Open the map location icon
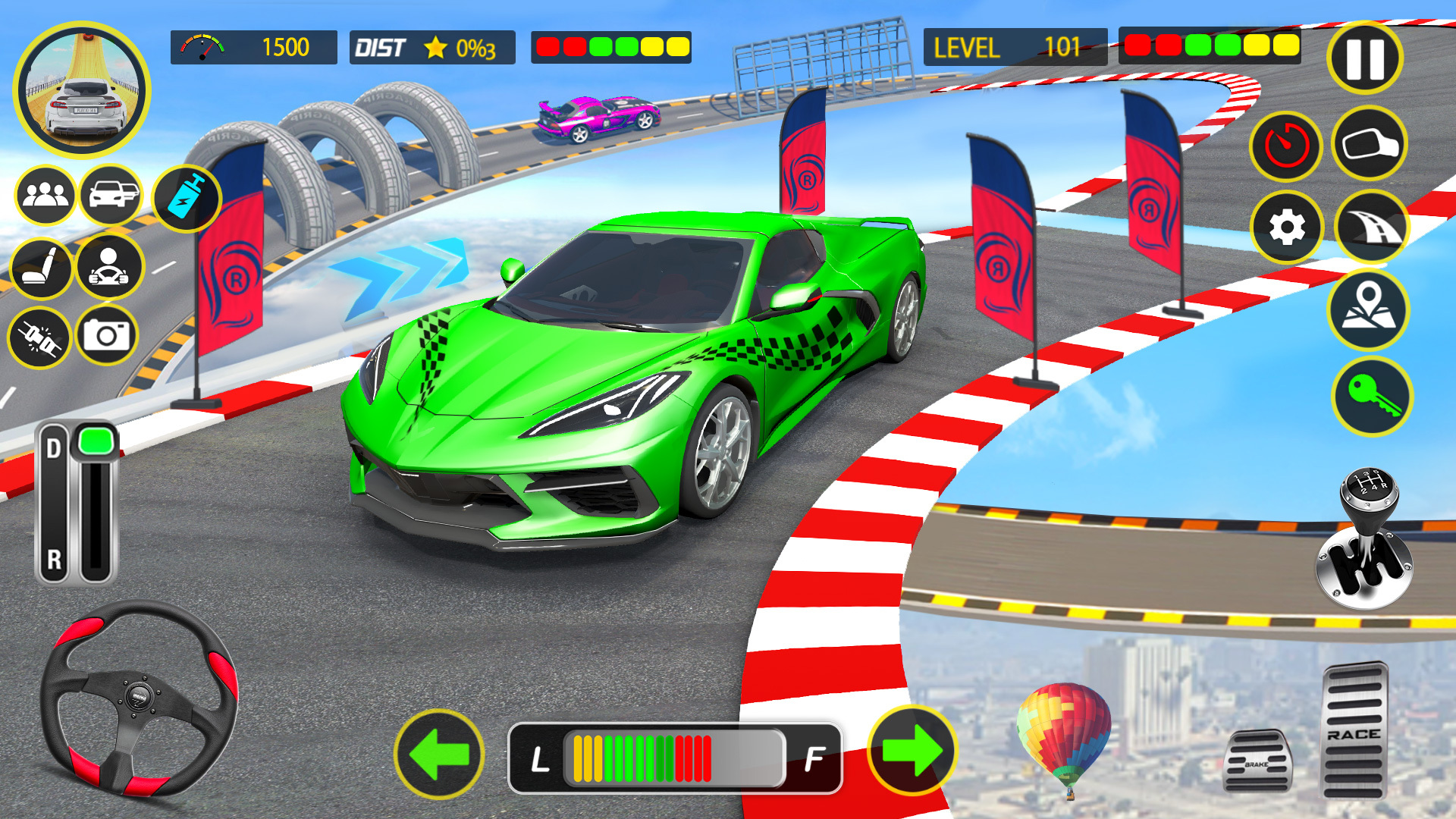The width and height of the screenshot is (1456, 819). pyautogui.click(x=1370, y=306)
